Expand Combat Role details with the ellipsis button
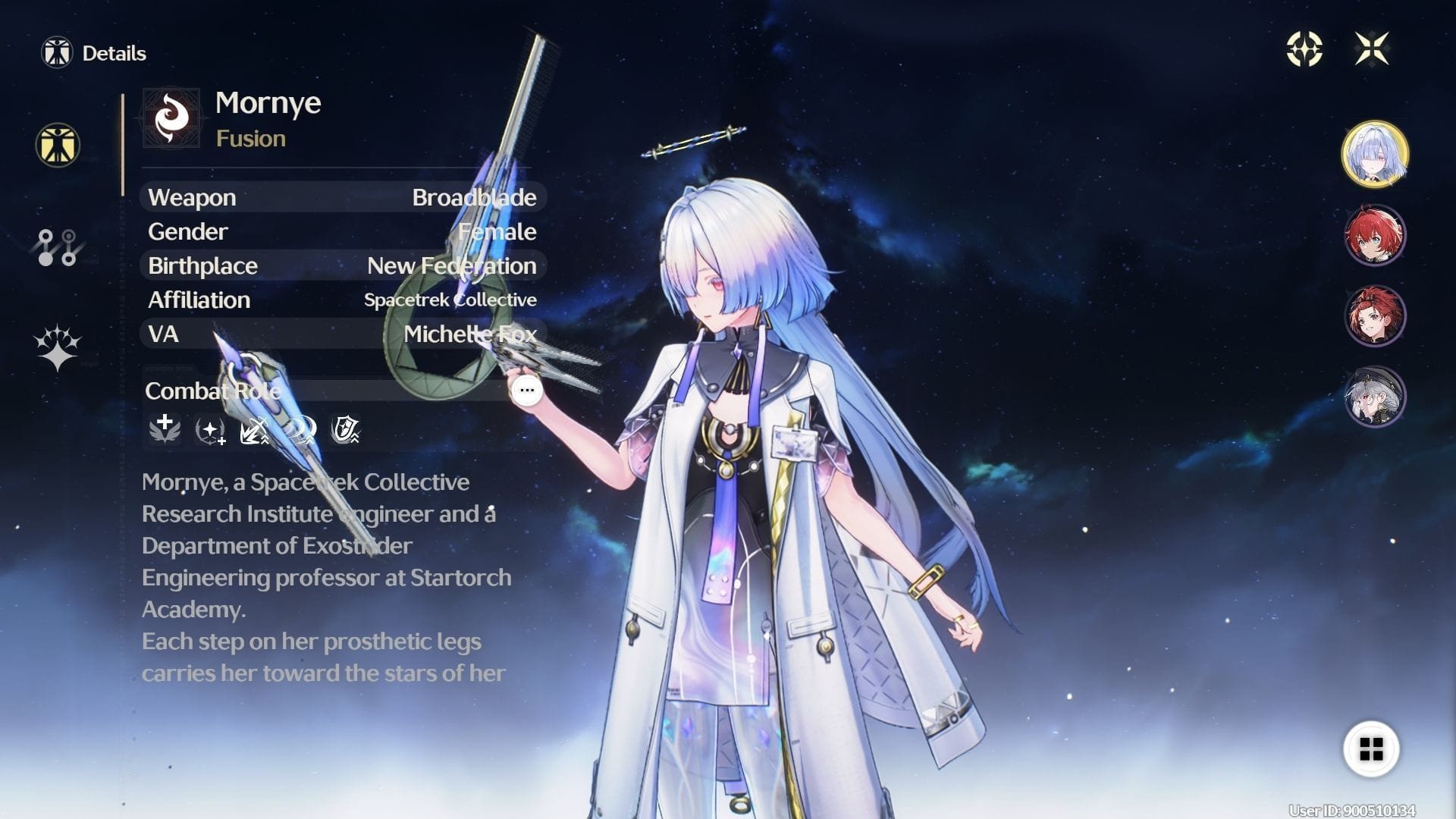Screen dimensions: 1456x819 (x=526, y=391)
